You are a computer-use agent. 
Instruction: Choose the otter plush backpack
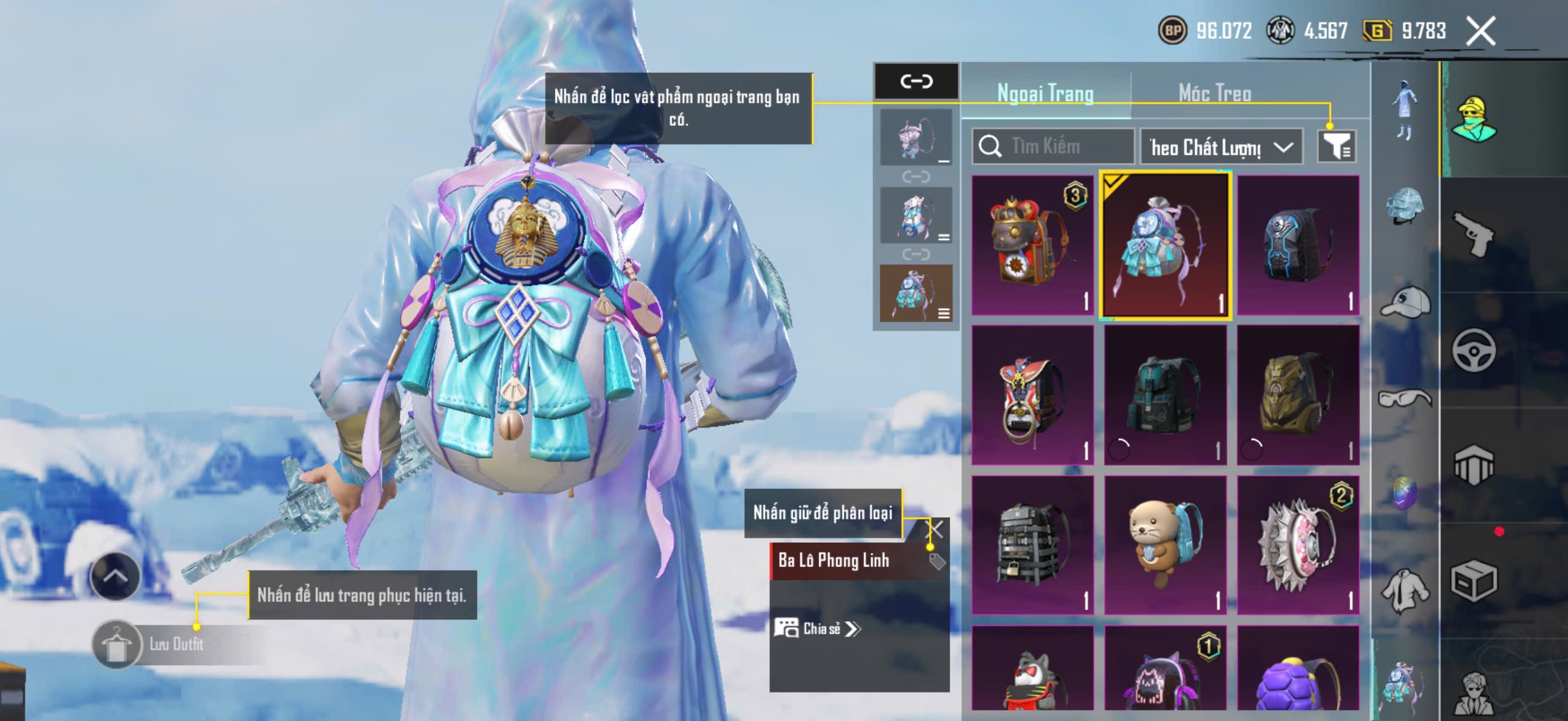[1164, 545]
